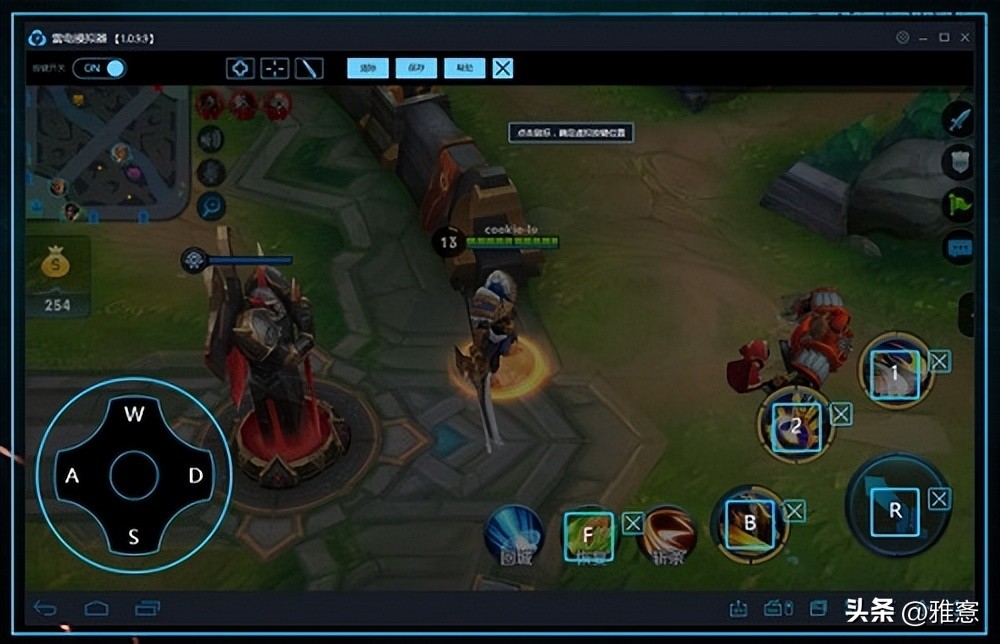Use the blue recall ability
The width and height of the screenshot is (1000, 644).
click(x=514, y=534)
